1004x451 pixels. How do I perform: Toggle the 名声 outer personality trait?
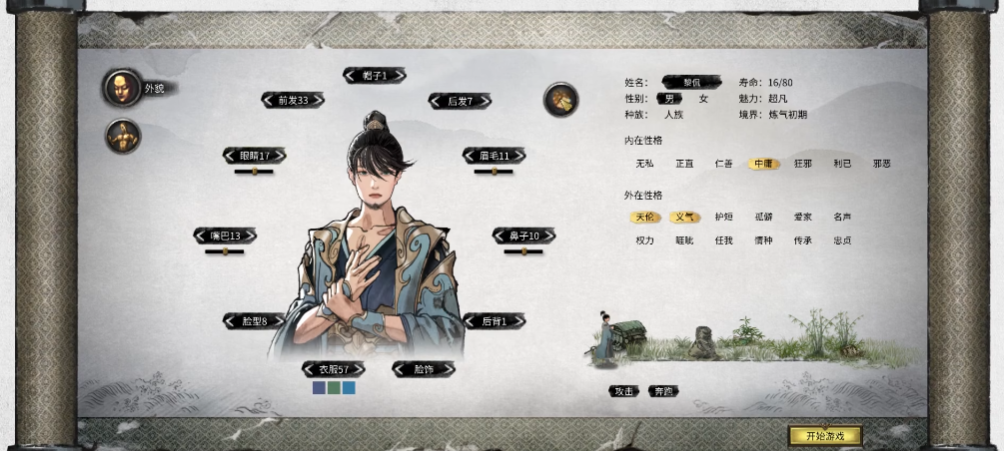[x=842, y=217]
